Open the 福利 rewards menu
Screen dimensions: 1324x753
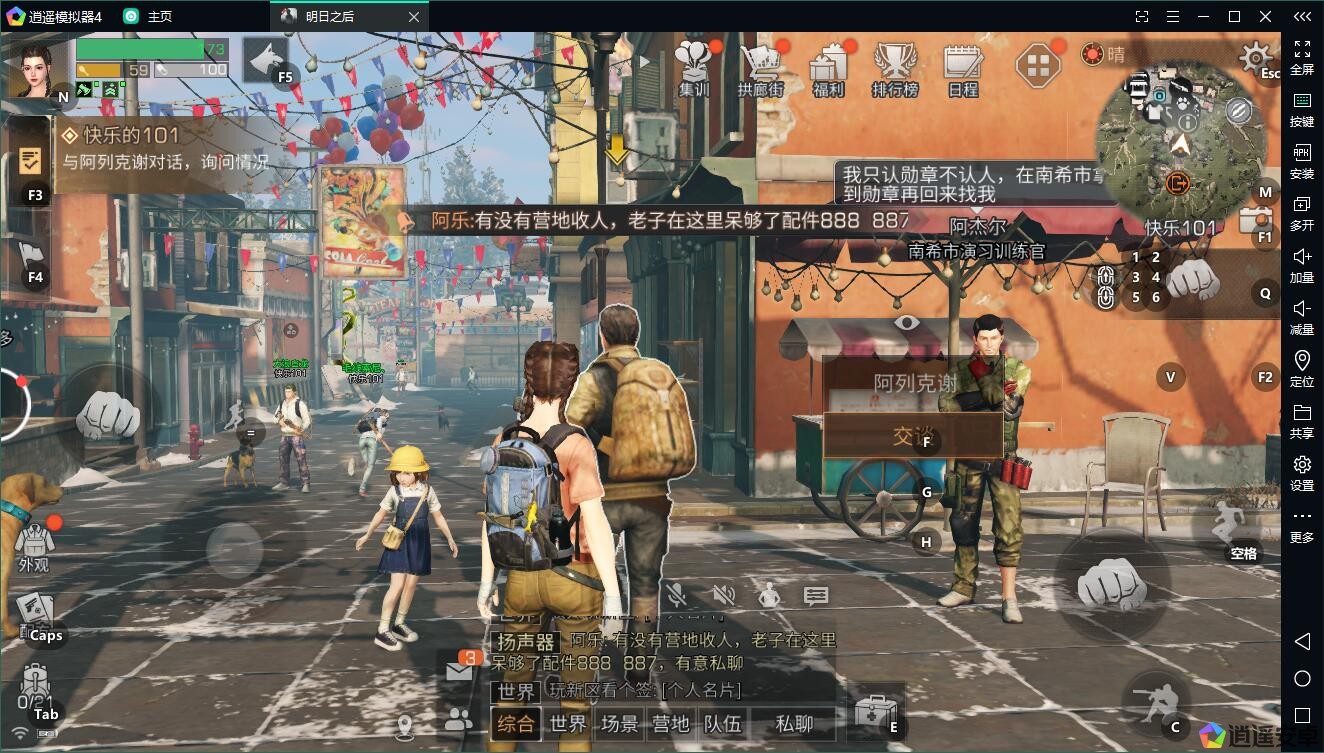point(828,68)
